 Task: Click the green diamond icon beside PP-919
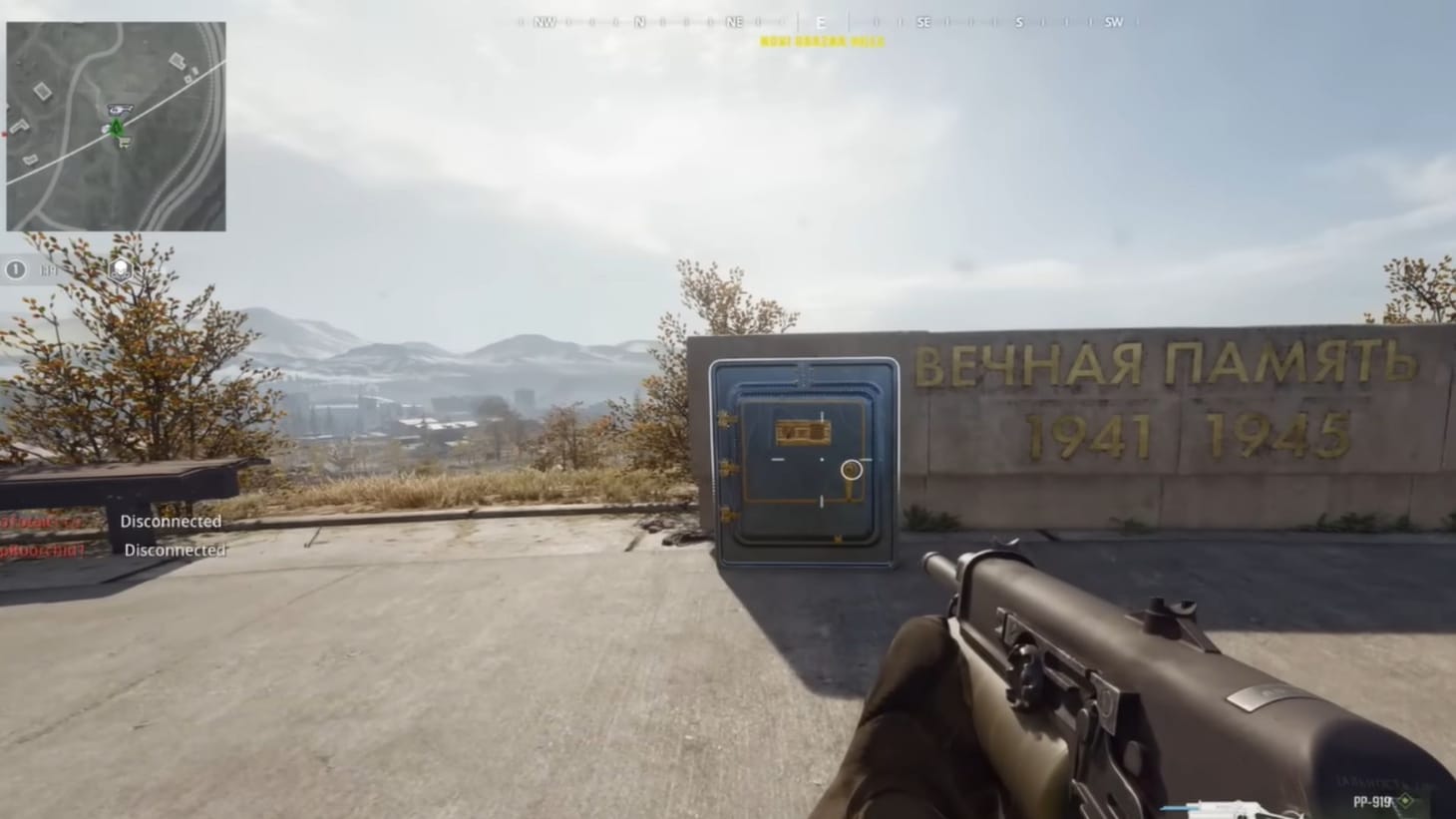(1404, 800)
